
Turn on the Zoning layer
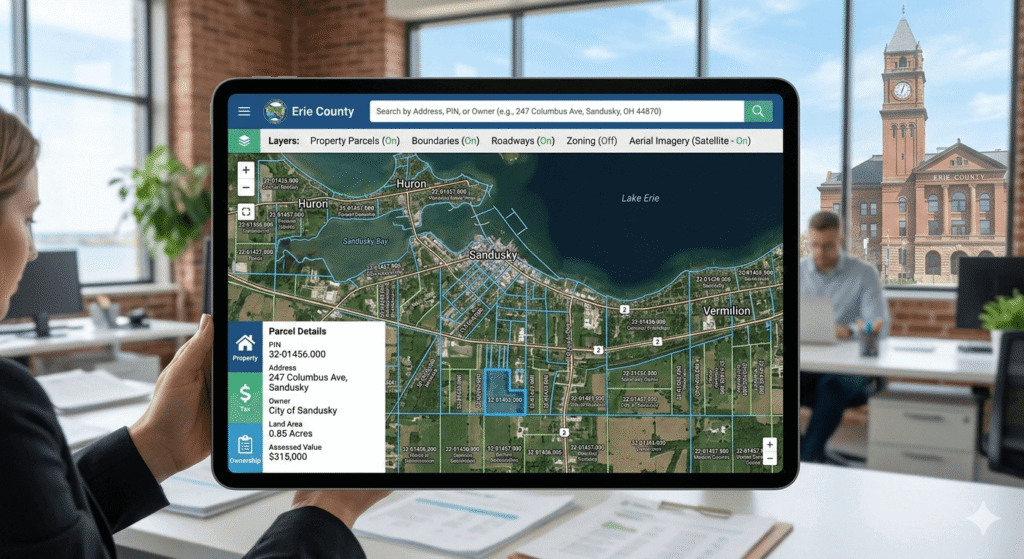click(591, 141)
